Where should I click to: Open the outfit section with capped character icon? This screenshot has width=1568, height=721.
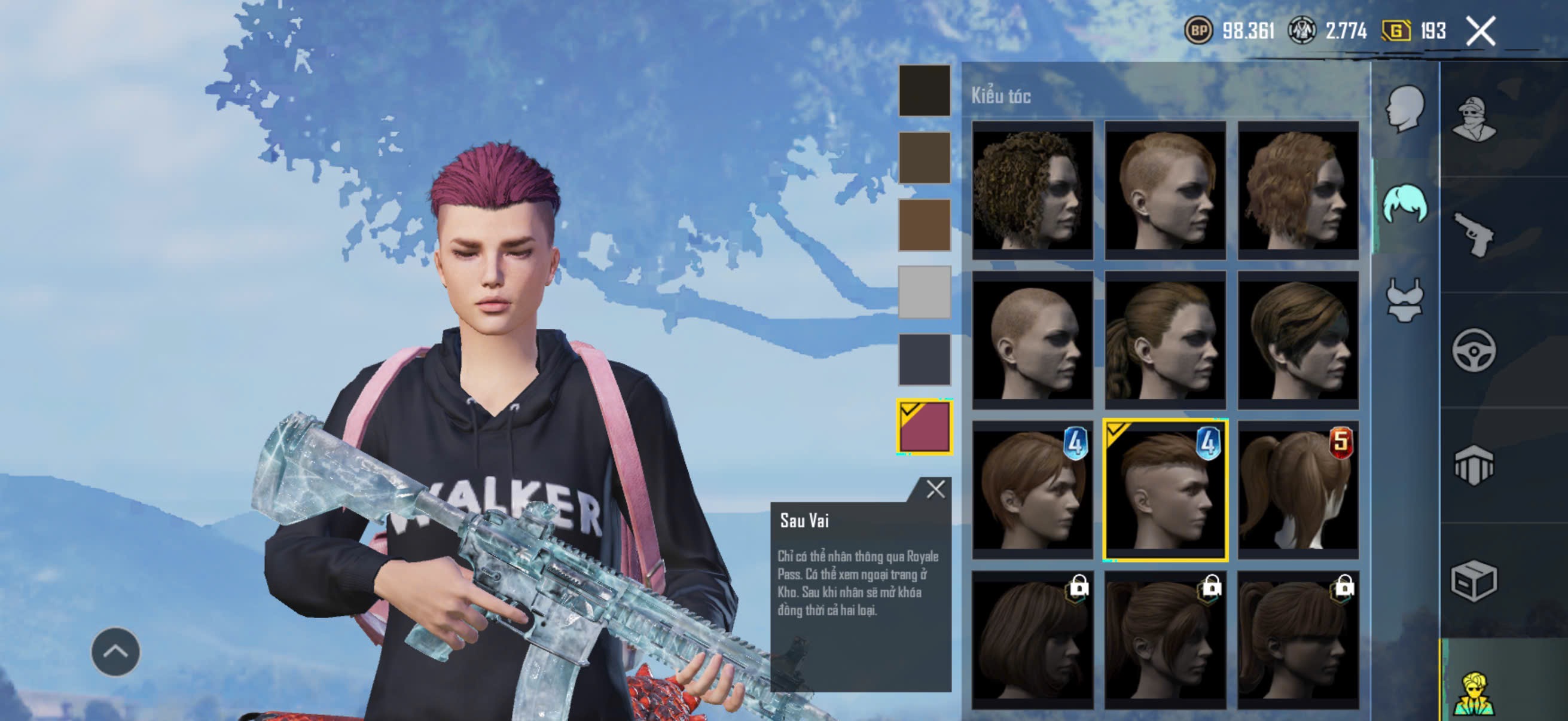(x=1473, y=118)
